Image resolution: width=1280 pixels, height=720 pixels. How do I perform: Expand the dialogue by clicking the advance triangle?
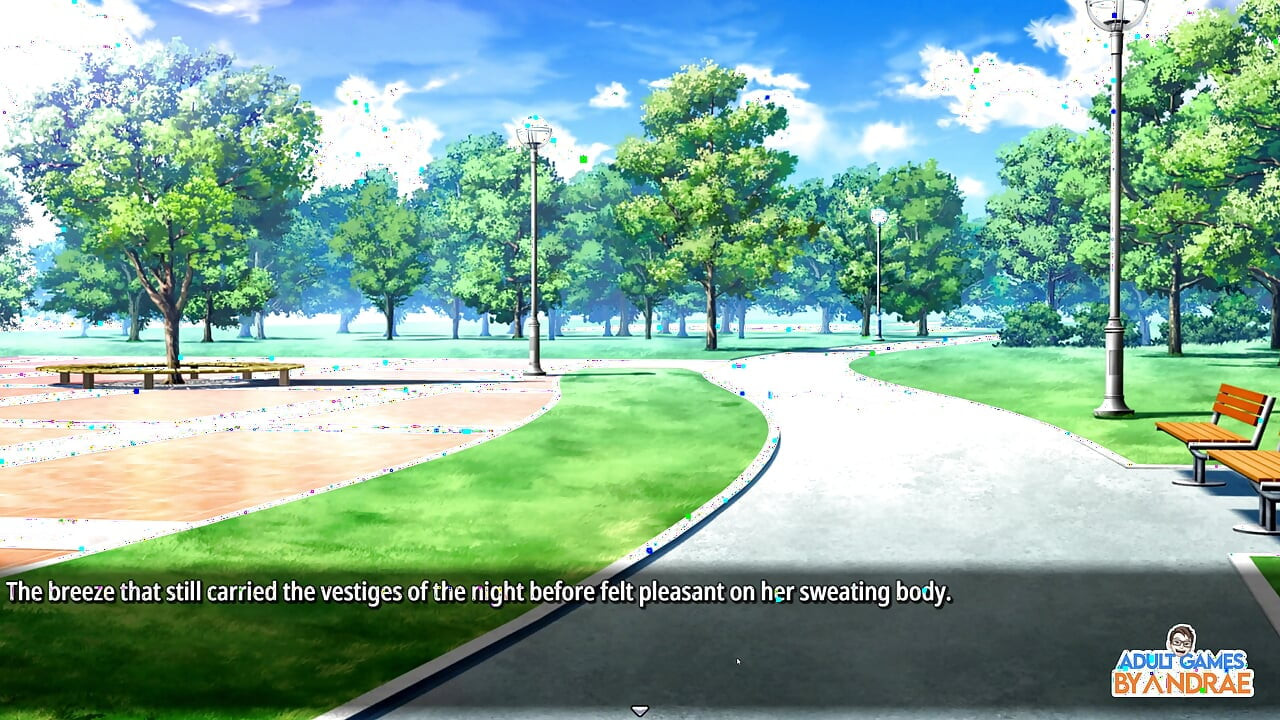638,708
